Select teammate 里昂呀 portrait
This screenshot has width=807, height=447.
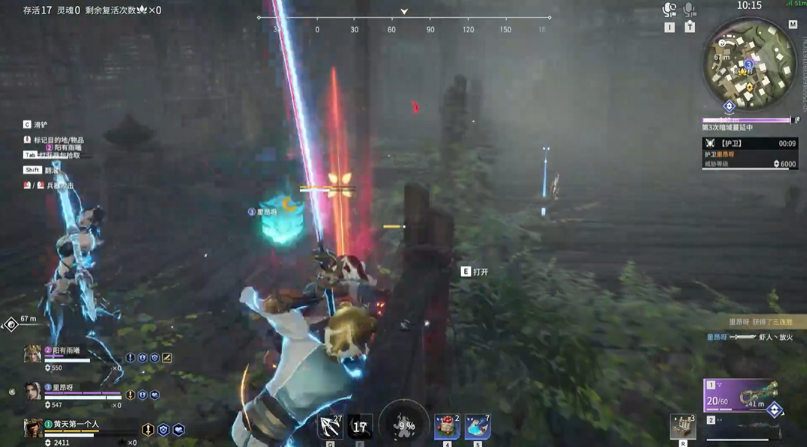point(33,392)
